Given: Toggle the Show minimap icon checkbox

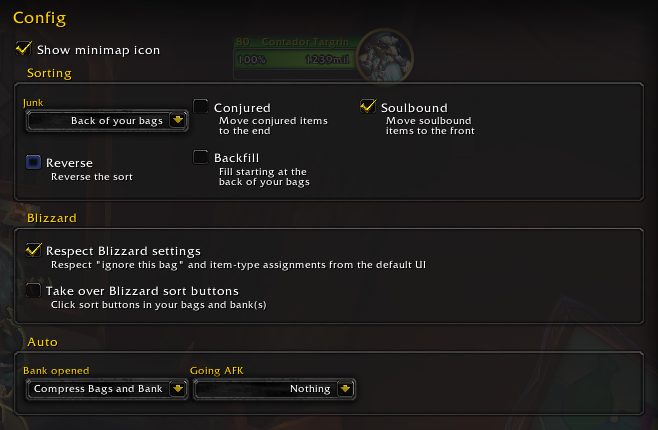Looking at the screenshot, I should (x=24, y=48).
